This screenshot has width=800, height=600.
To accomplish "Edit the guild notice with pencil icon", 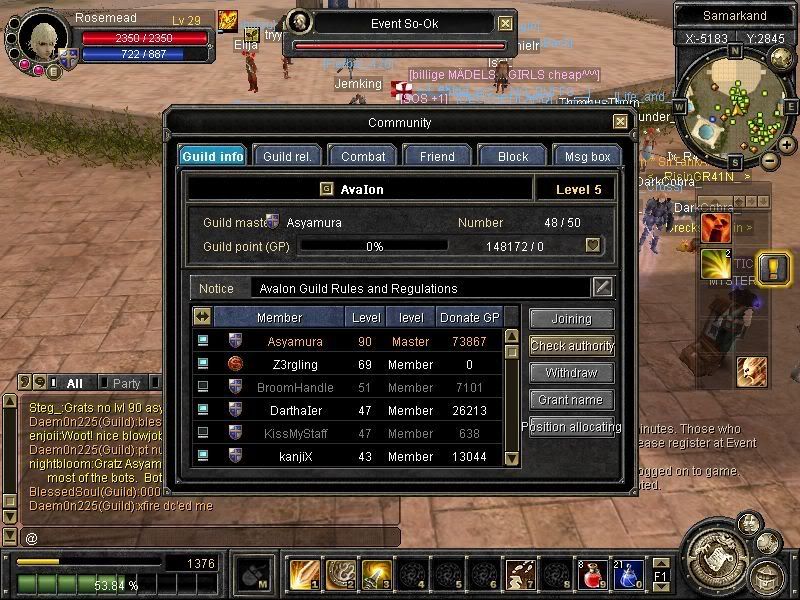I will 602,288.
